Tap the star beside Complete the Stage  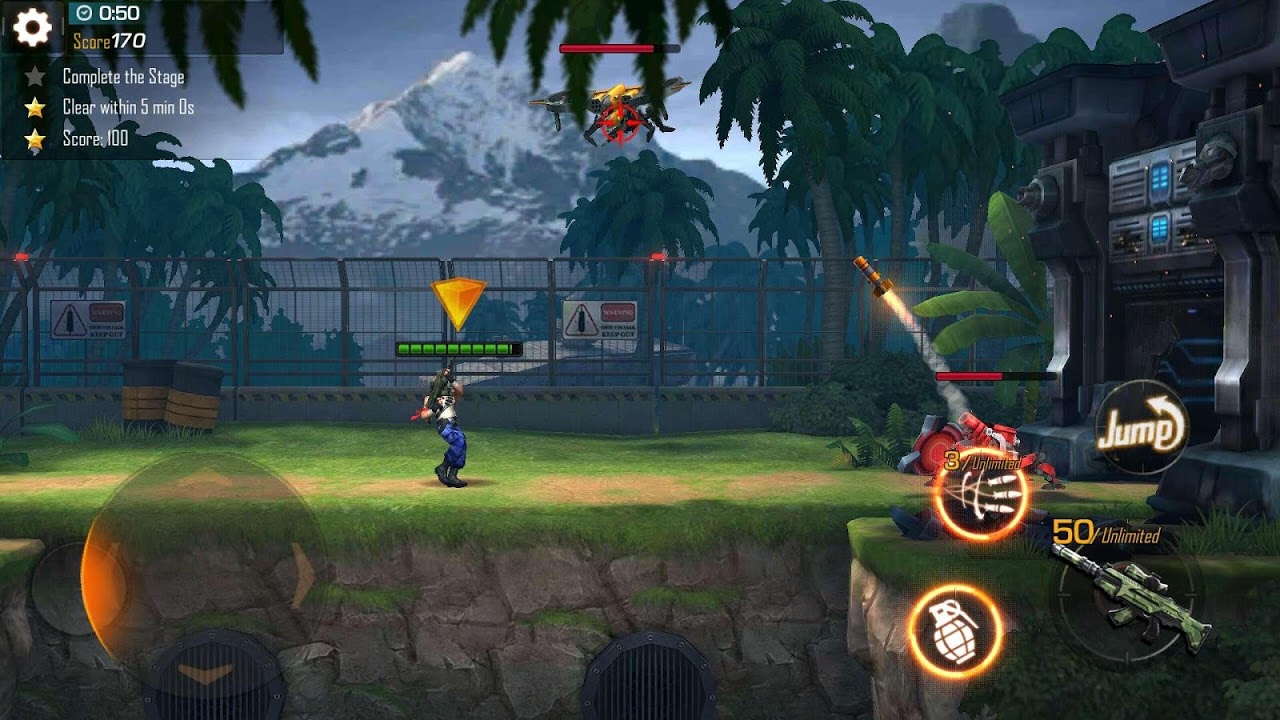pyautogui.click(x=37, y=76)
